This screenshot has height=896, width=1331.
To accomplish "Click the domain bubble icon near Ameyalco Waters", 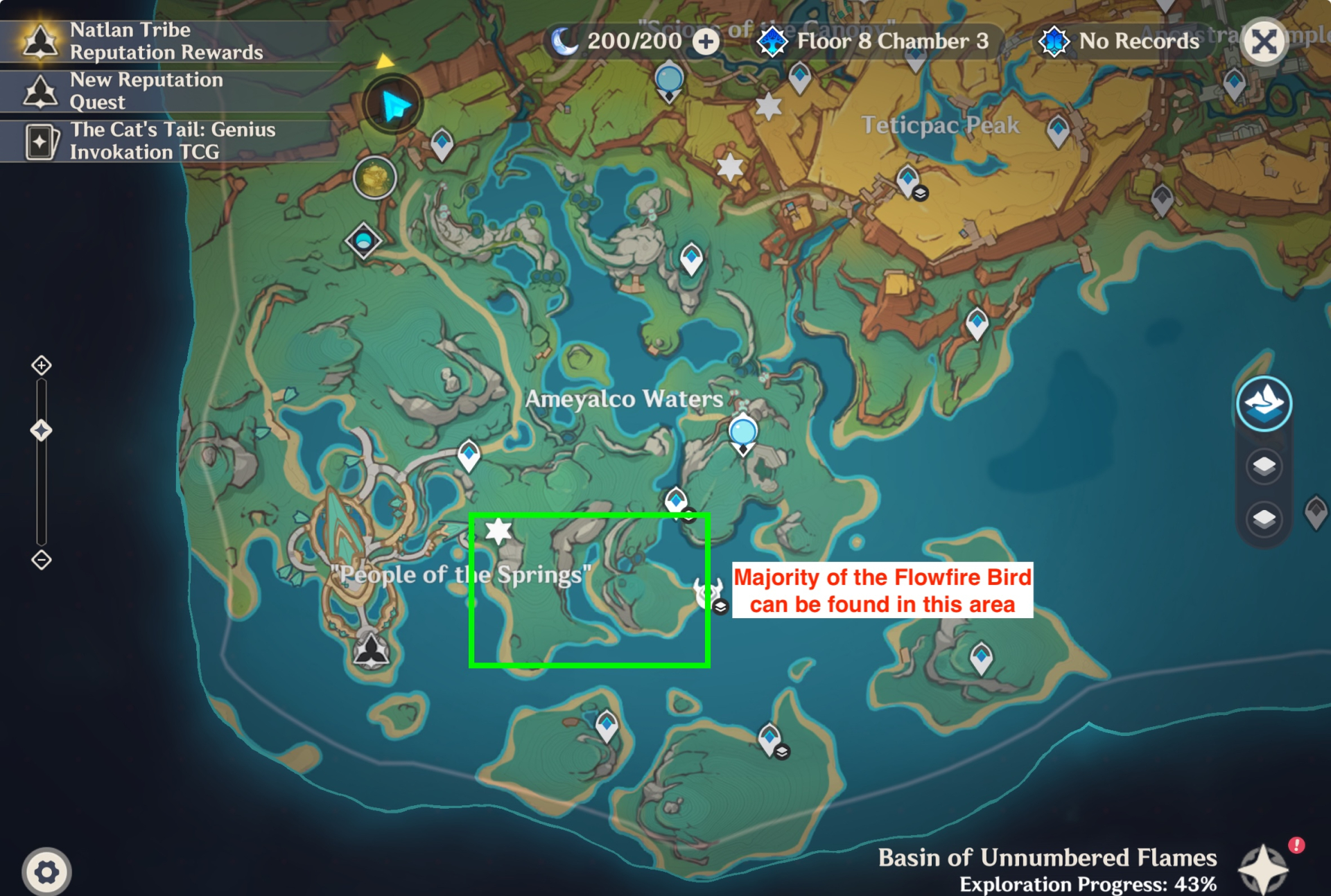I will point(743,432).
